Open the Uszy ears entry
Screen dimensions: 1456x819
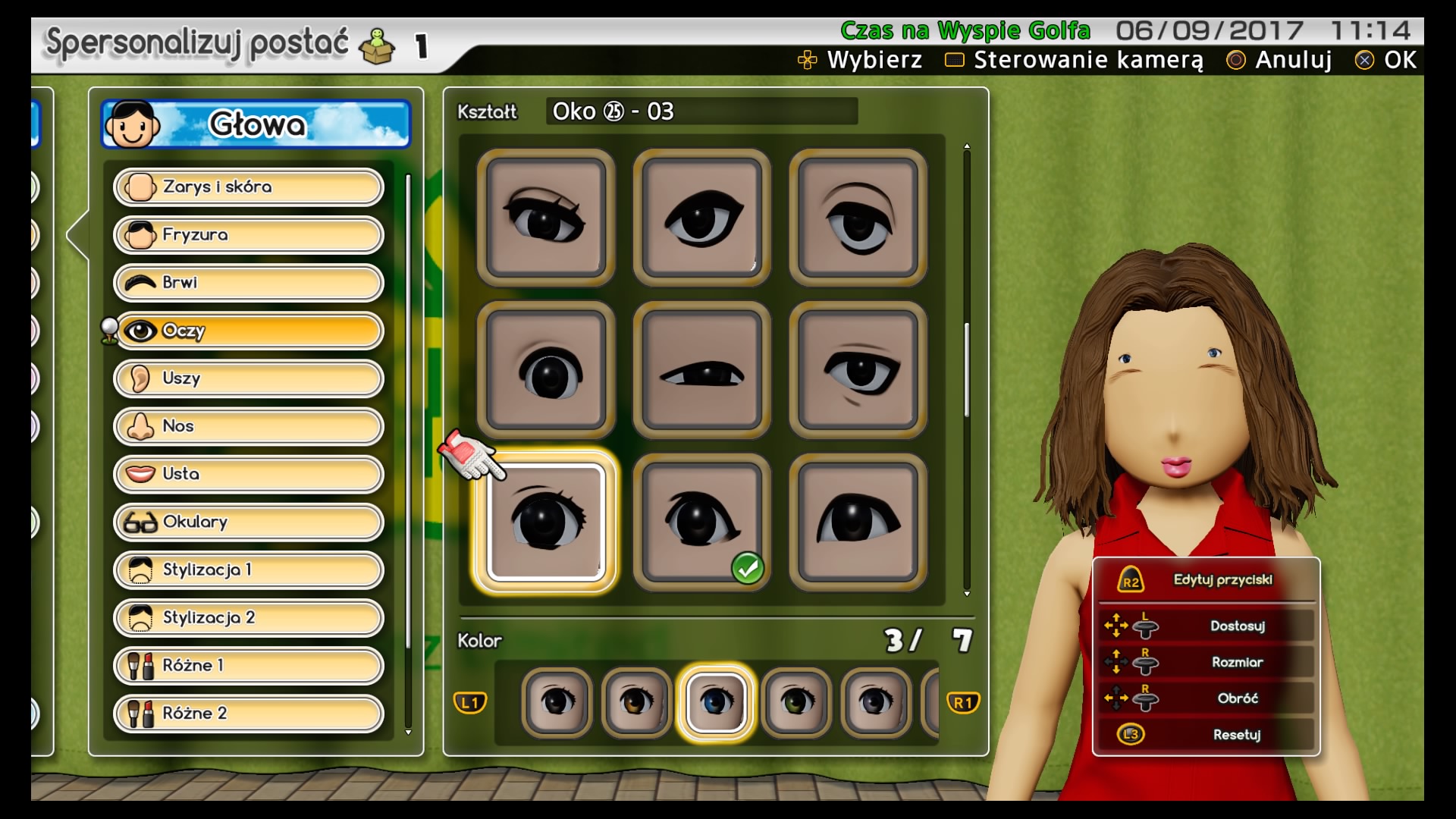249,378
